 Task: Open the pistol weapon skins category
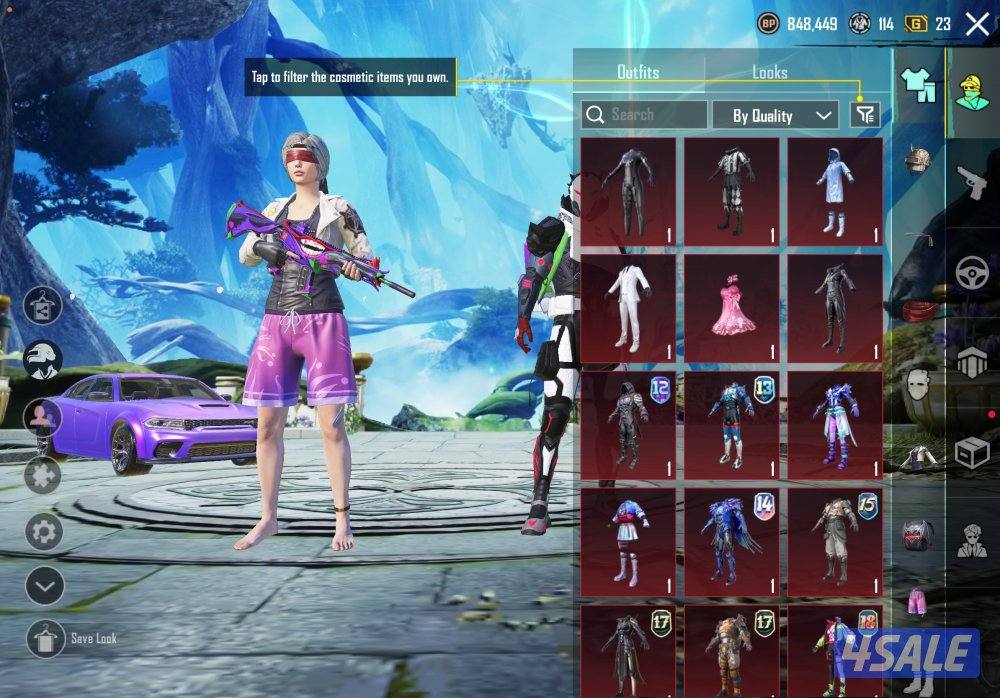[x=971, y=182]
